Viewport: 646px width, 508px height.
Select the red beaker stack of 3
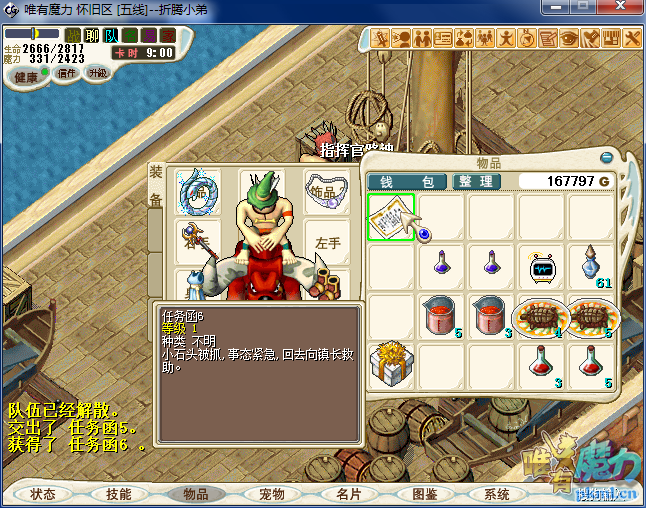491,317
